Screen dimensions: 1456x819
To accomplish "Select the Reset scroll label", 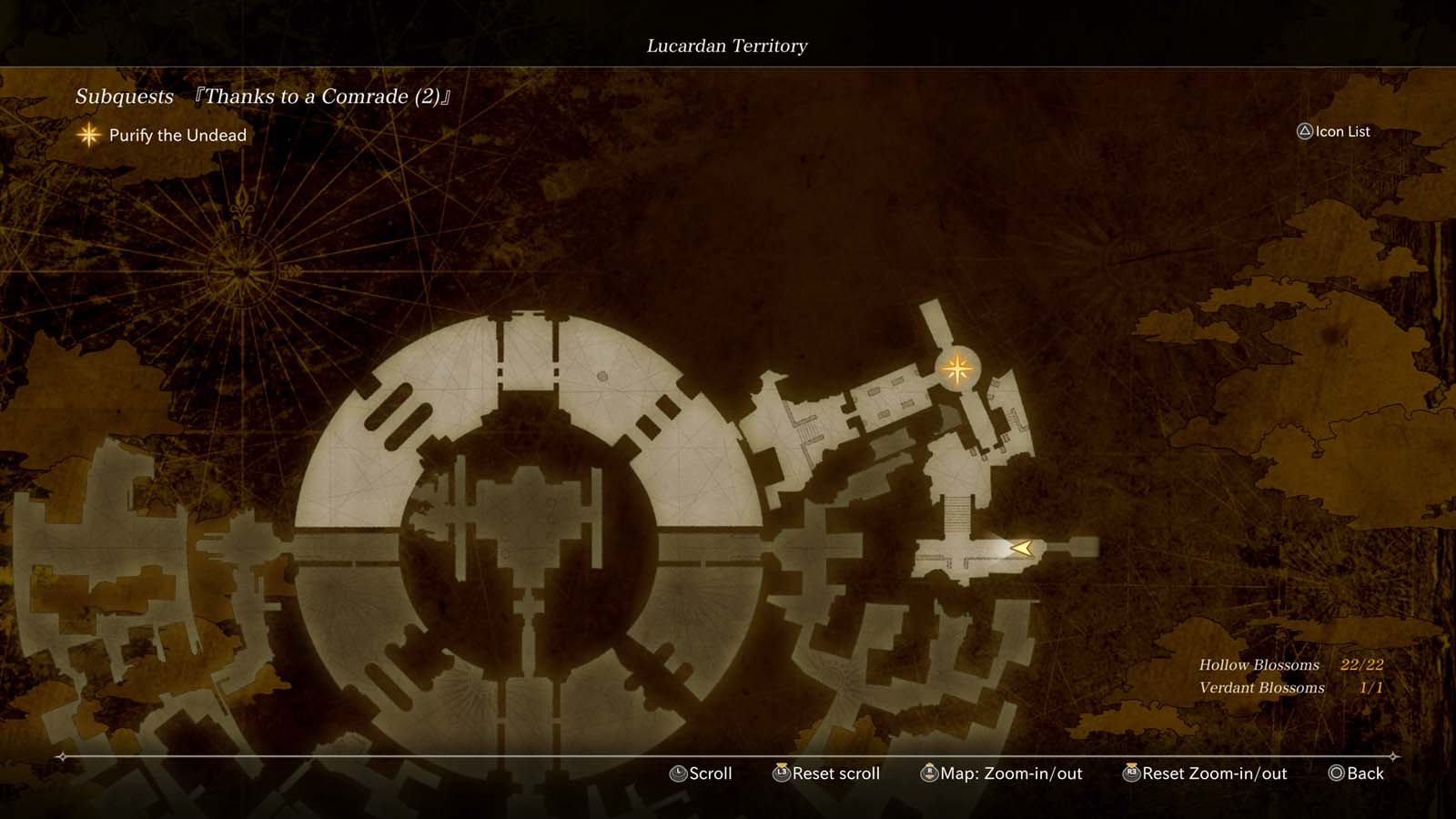I will coord(834,773).
